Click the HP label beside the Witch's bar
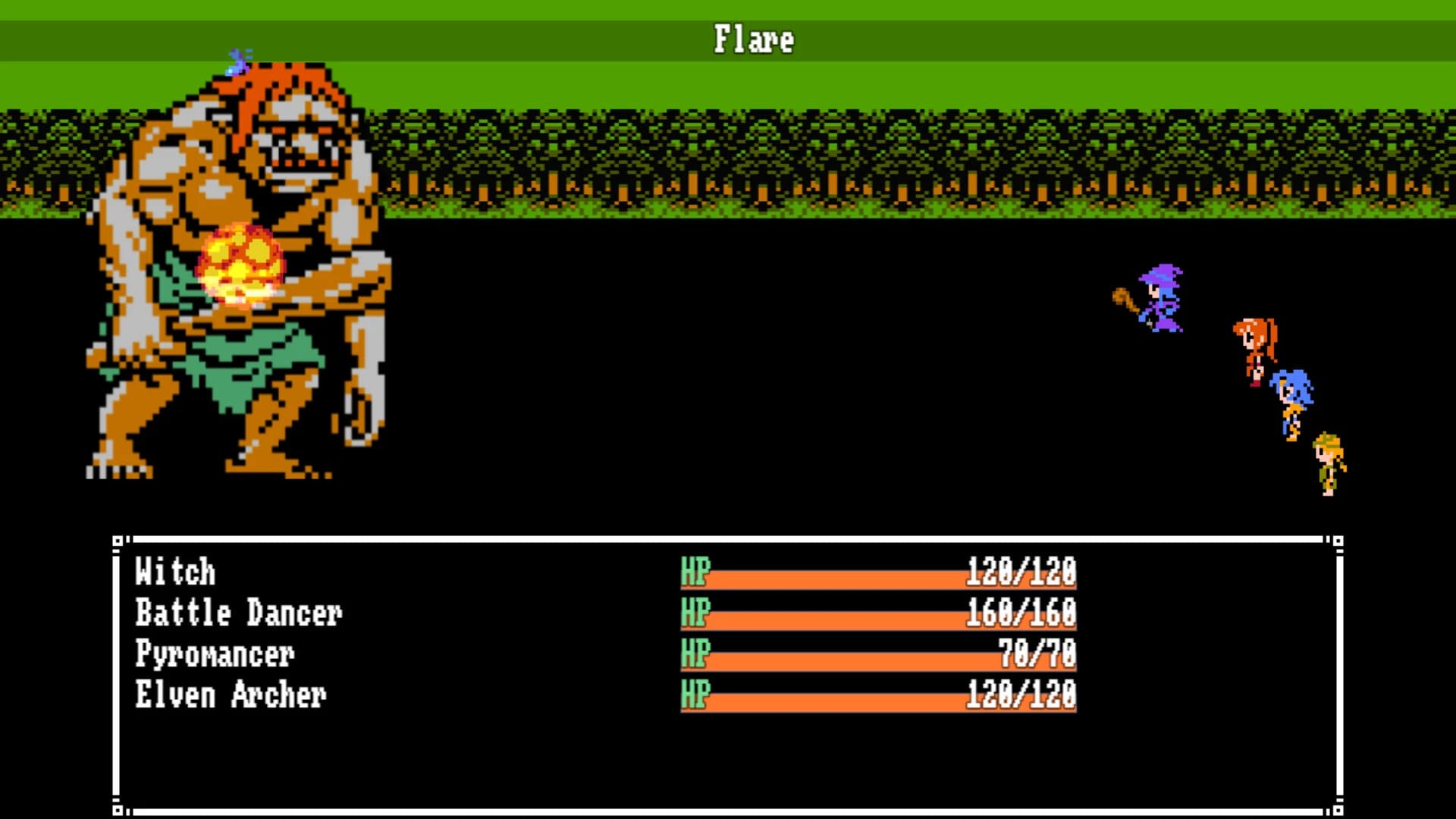This screenshot has height=819, width=1456. coord(694,573)
